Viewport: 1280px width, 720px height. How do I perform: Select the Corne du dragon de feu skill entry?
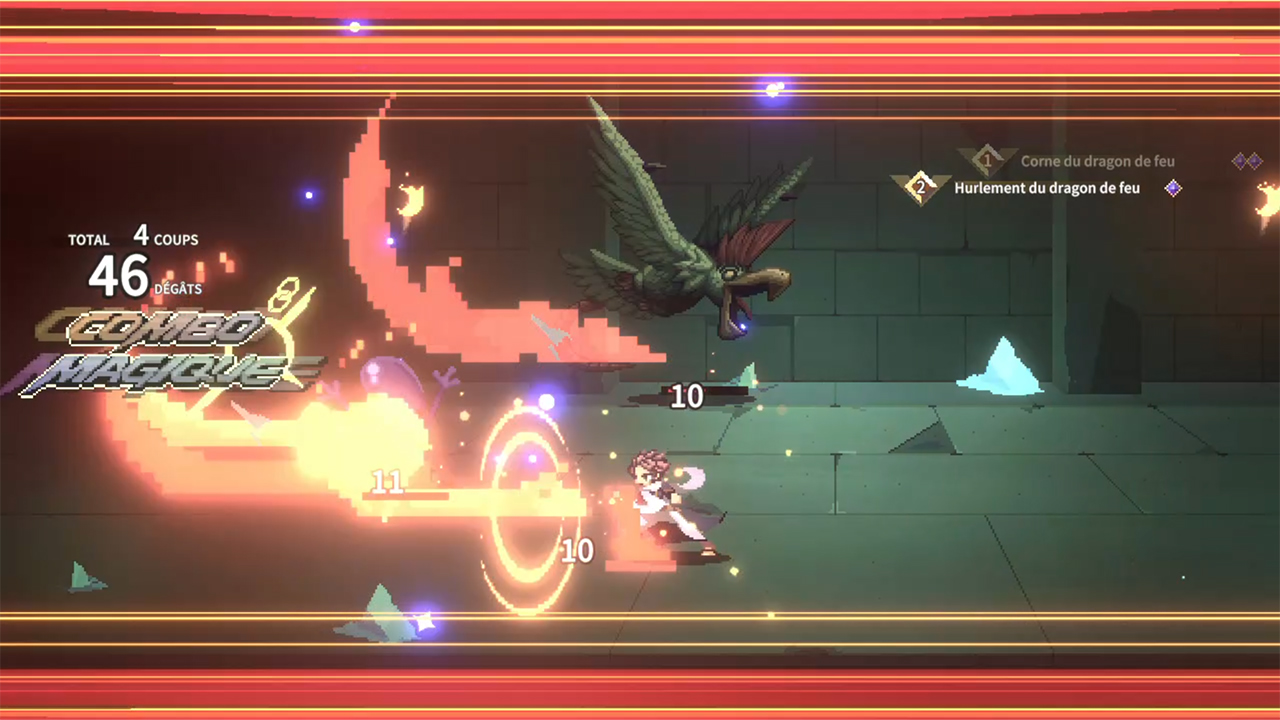click(1097, 161)
